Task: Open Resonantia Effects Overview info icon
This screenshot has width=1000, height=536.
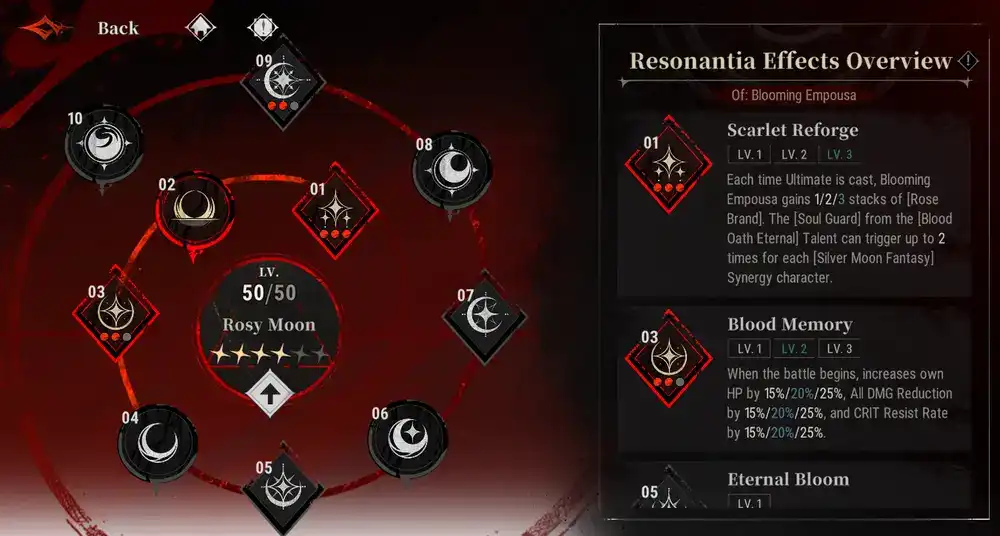Action: pyautogui.click(x=968, y=61)
